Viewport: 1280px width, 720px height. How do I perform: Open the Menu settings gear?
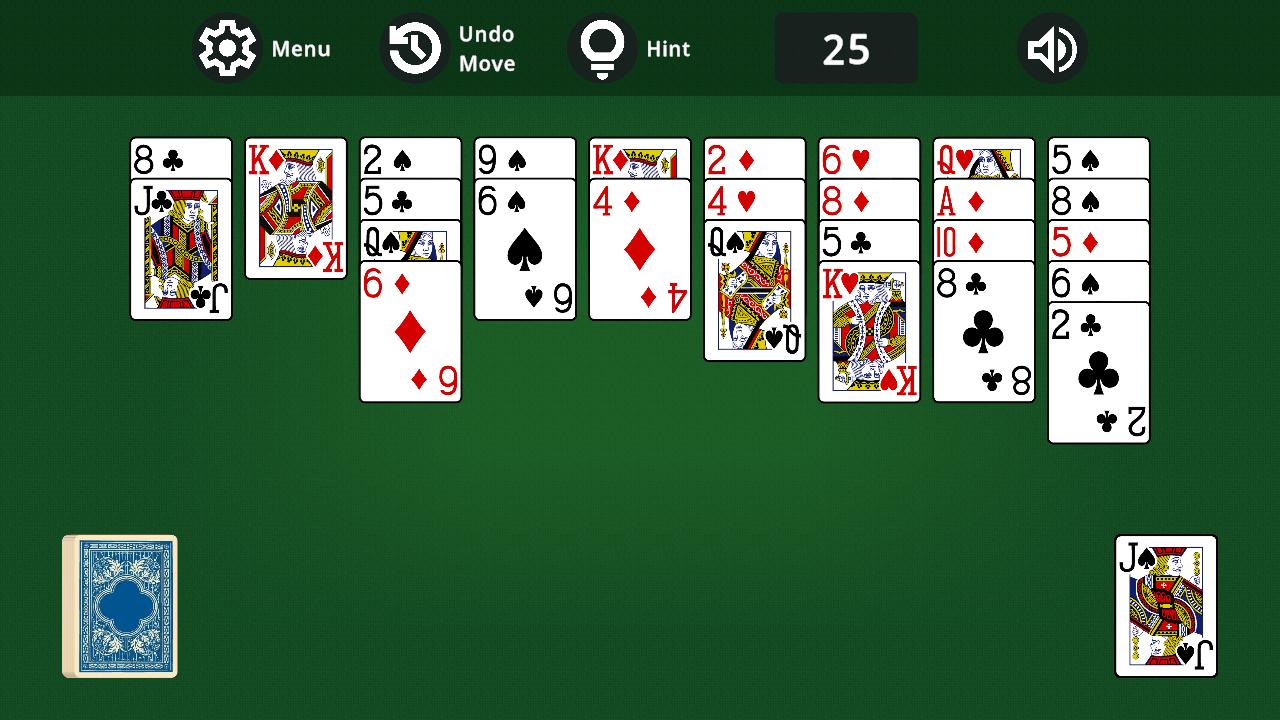point(227,47)
